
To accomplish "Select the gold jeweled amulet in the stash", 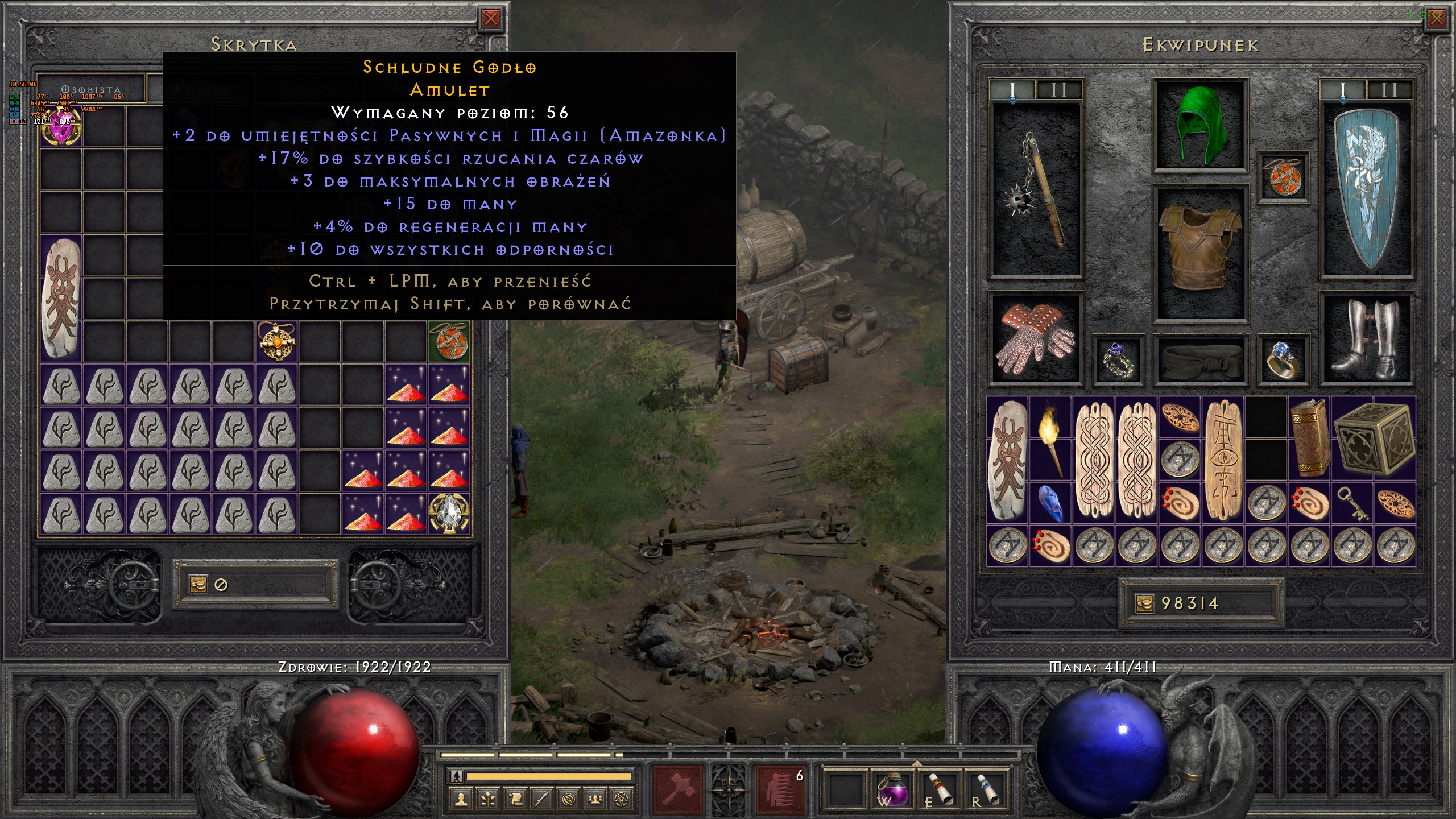I will [x=276, y=341].
